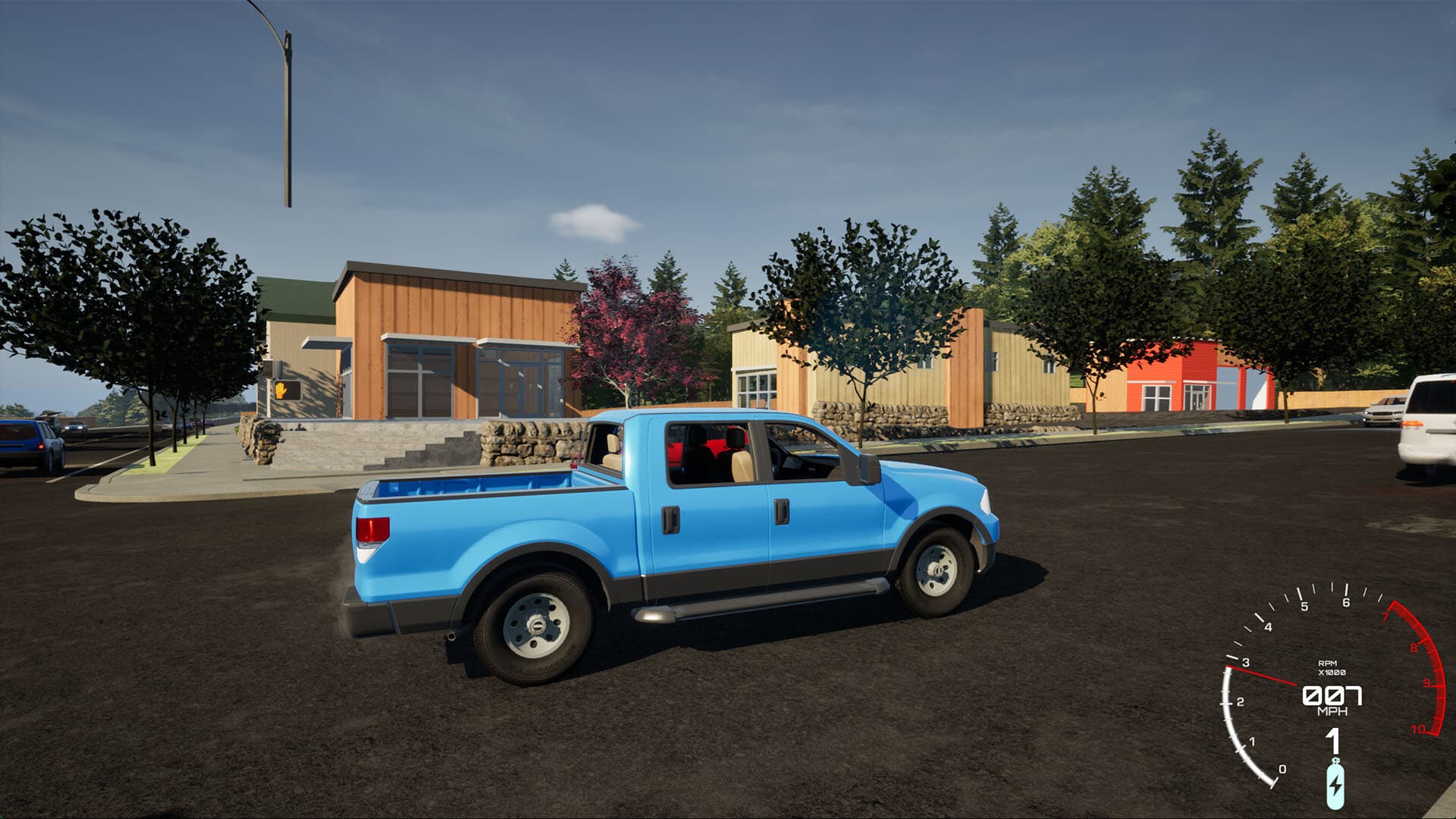Click the orange pedestrian hand signal on the crosswalk sign
The height and width of the screenshot is (819, 1456).
pos(282,389)
